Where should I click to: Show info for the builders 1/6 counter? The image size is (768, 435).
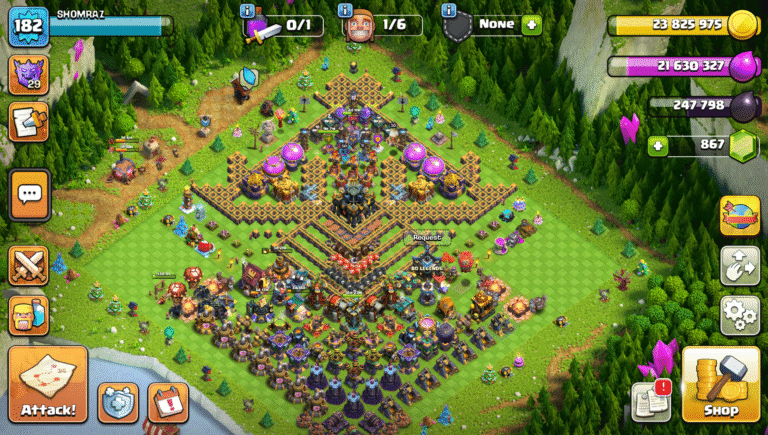click(x=346, y=11)
